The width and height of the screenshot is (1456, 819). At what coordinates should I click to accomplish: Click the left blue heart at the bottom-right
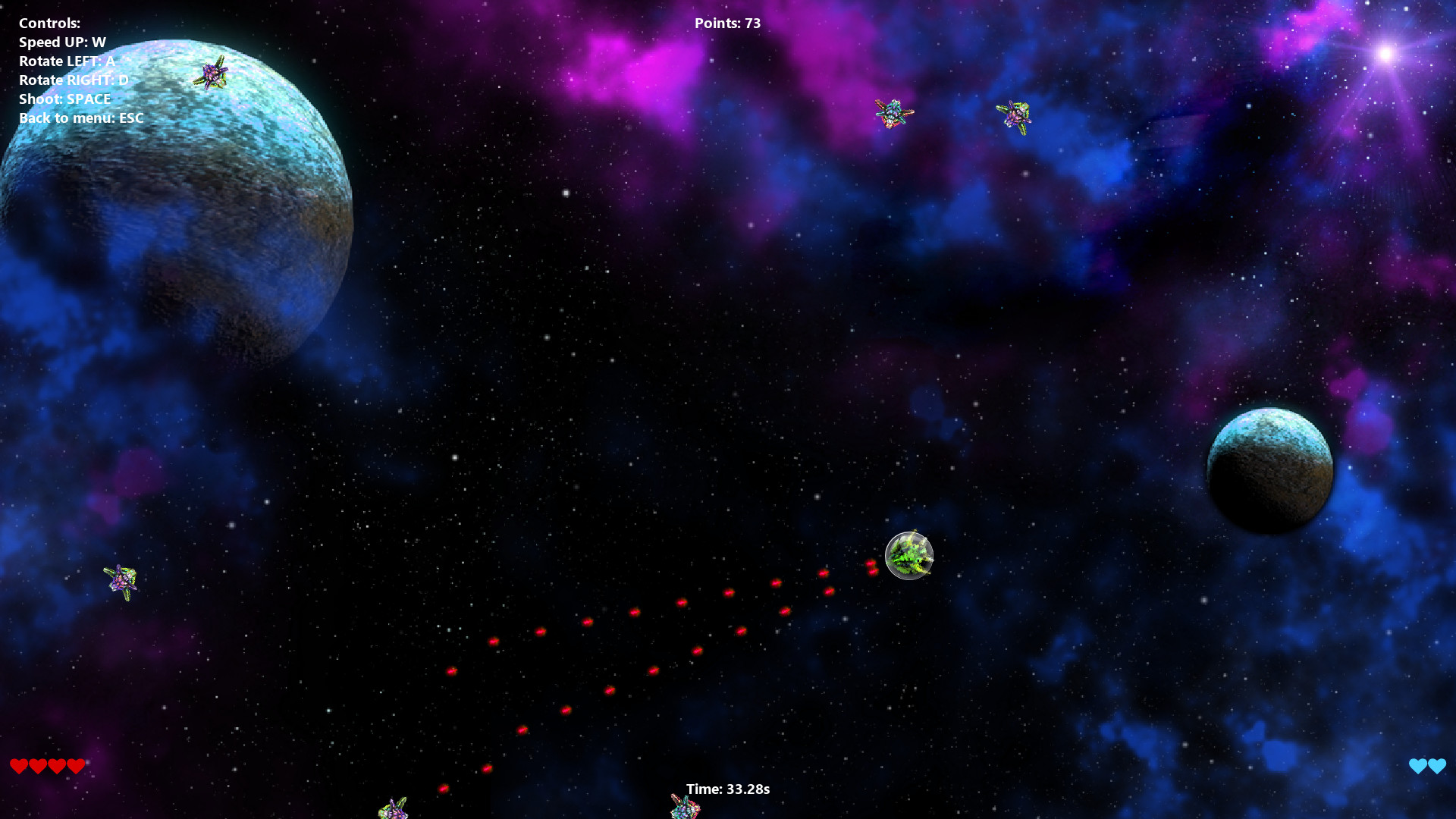pyautogui.click(x=1417, y=766)
